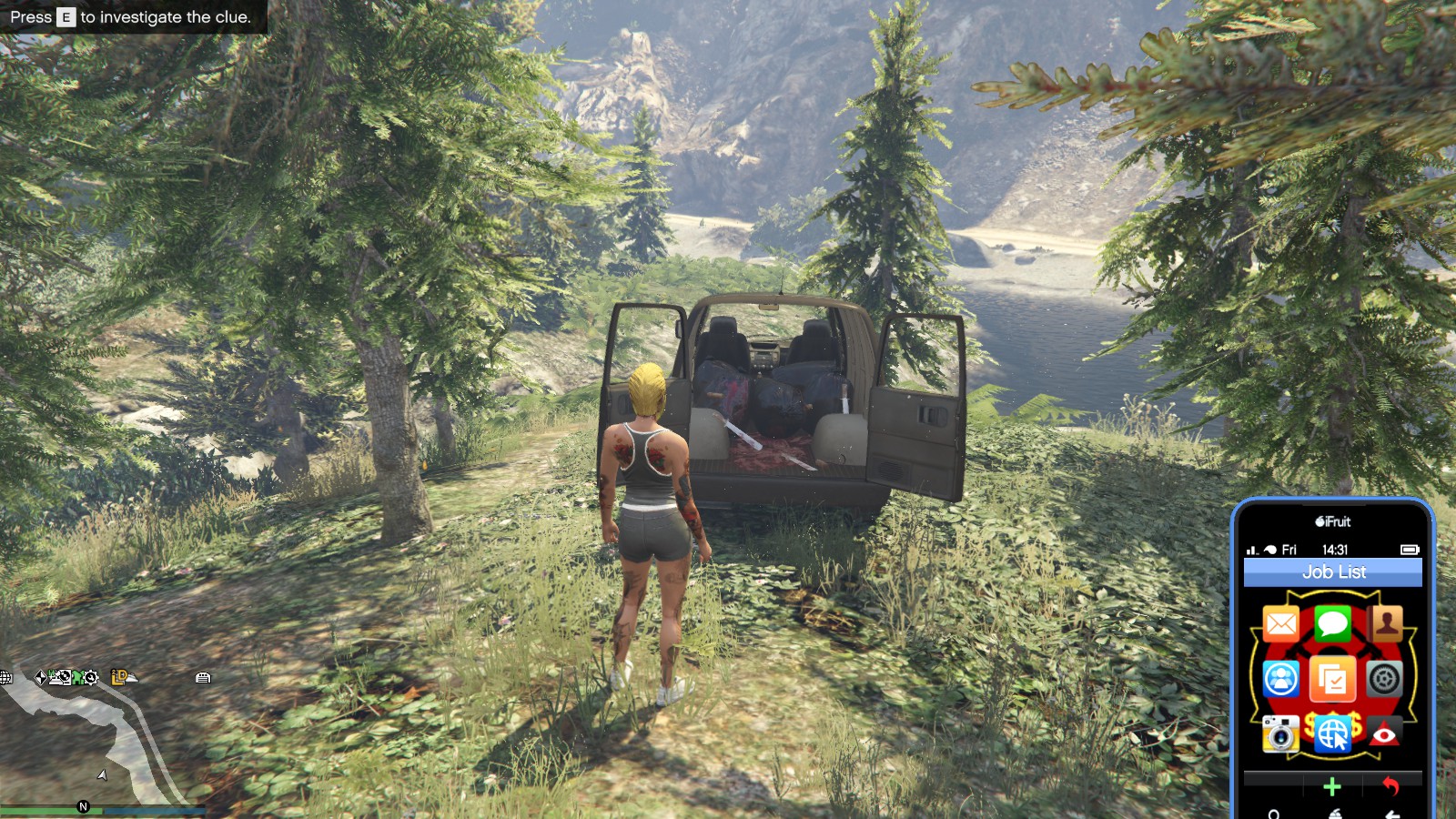This screenshot has width=1456, height=819.
Task: Click the hospital marker on the minimap
Action: pyautogui.click(x=51, y=673)
